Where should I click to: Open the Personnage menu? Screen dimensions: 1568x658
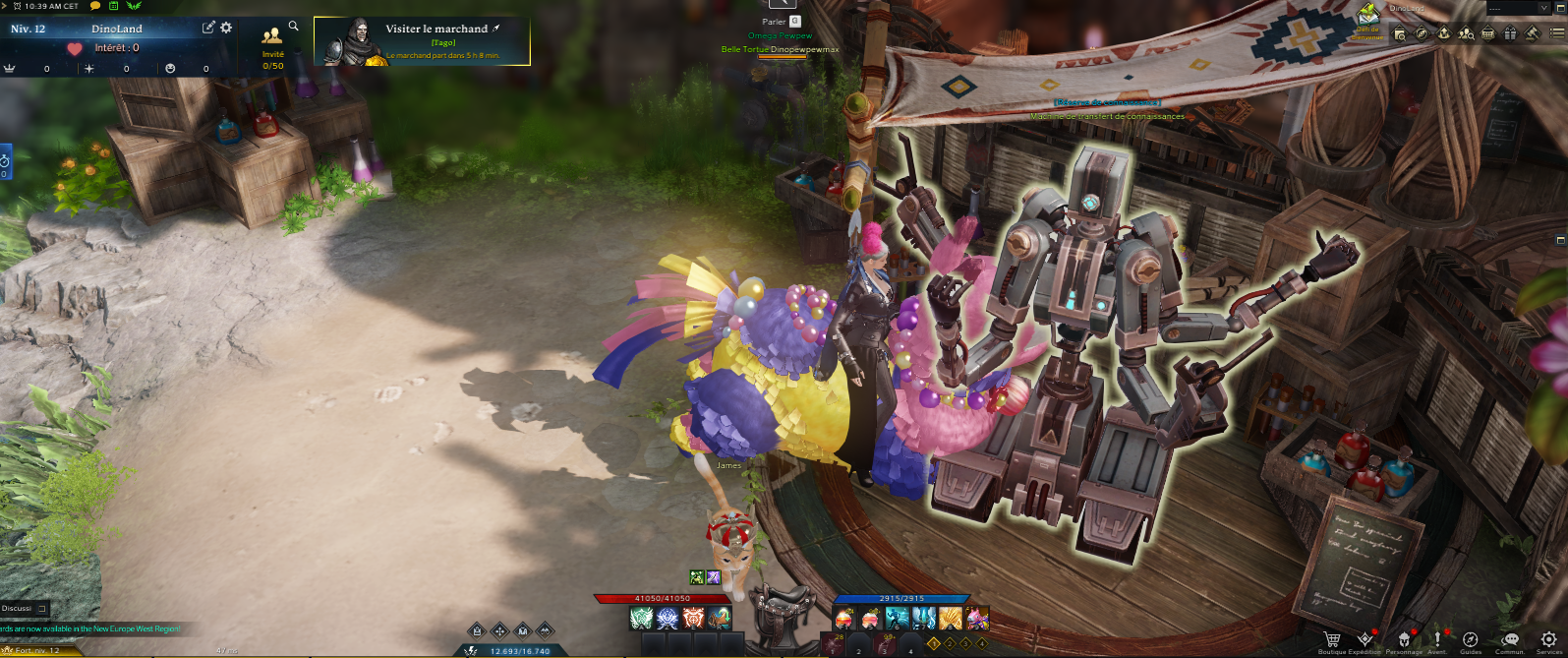[x=1403, y=640]
